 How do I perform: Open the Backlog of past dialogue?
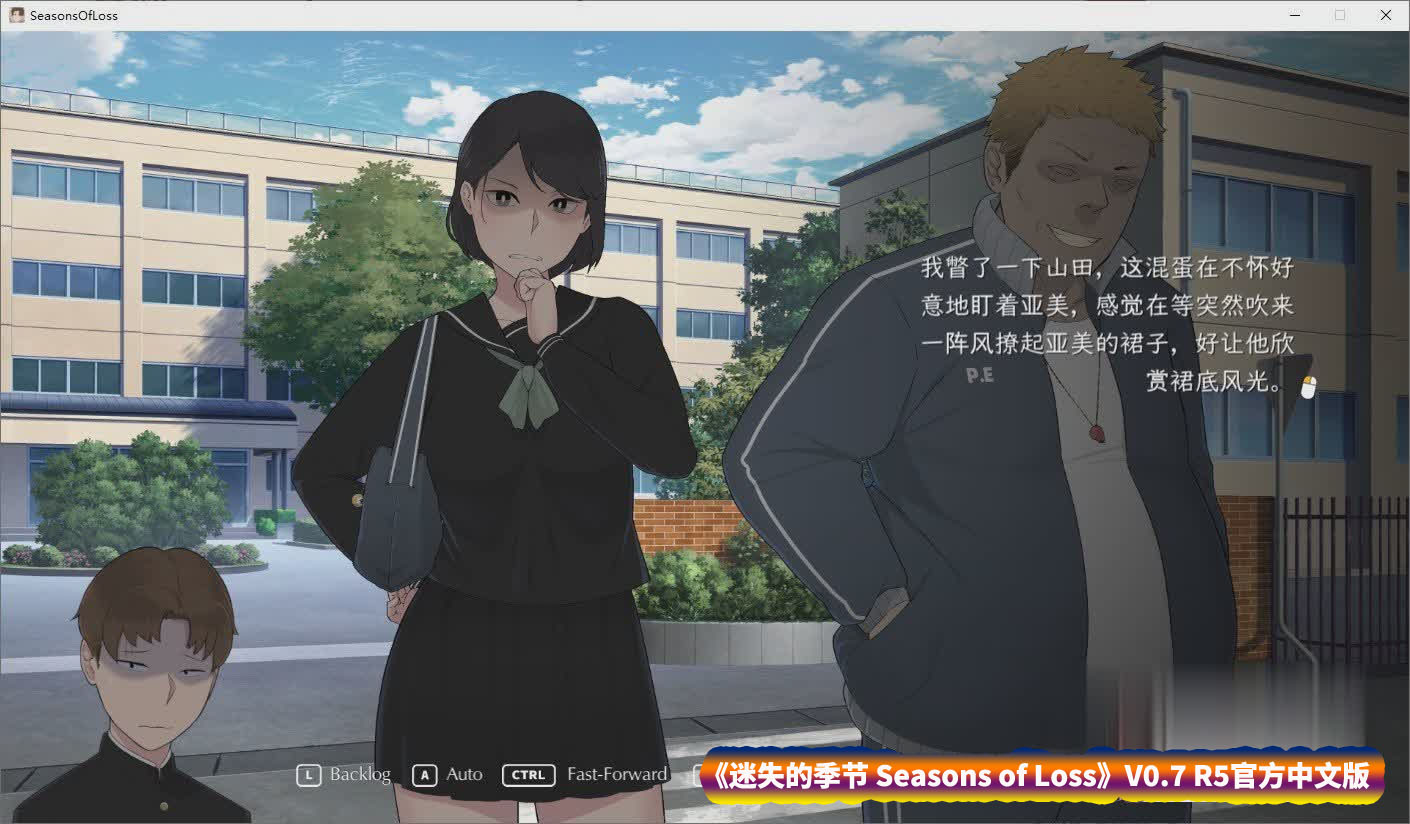(x=345, y=774)
